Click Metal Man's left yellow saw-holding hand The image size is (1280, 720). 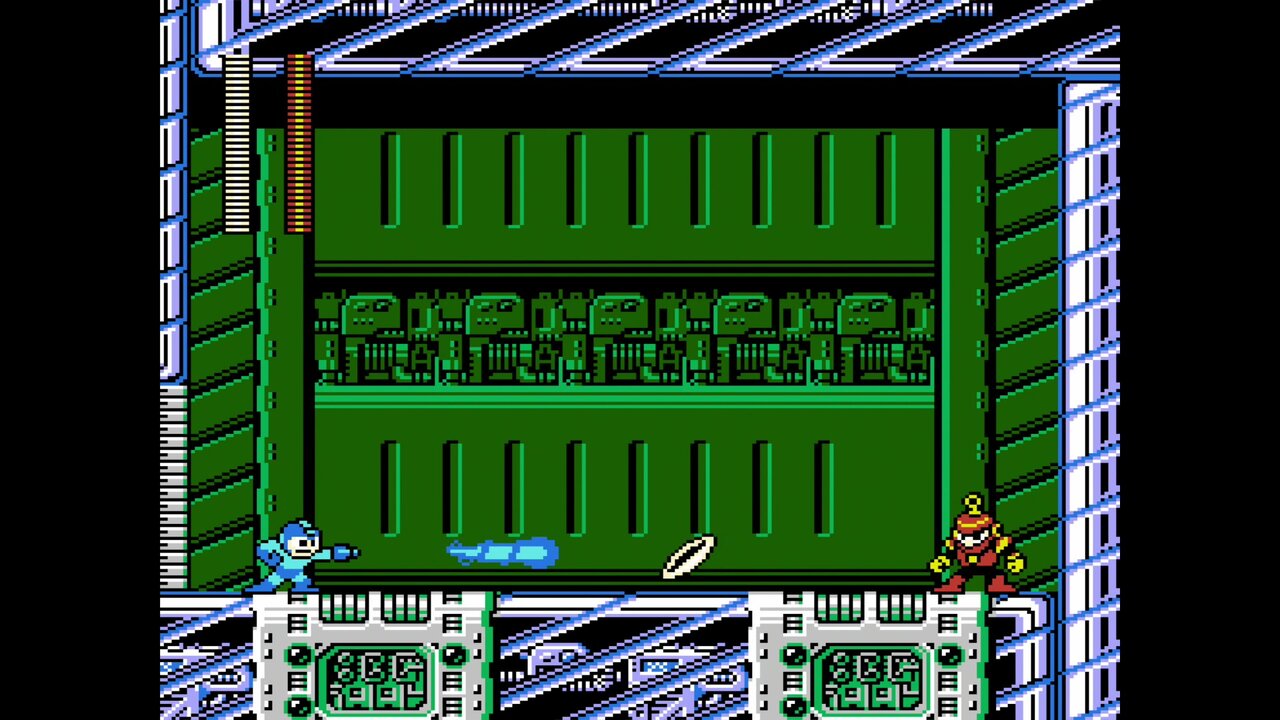pyautogui.click(x=938, y=565)
